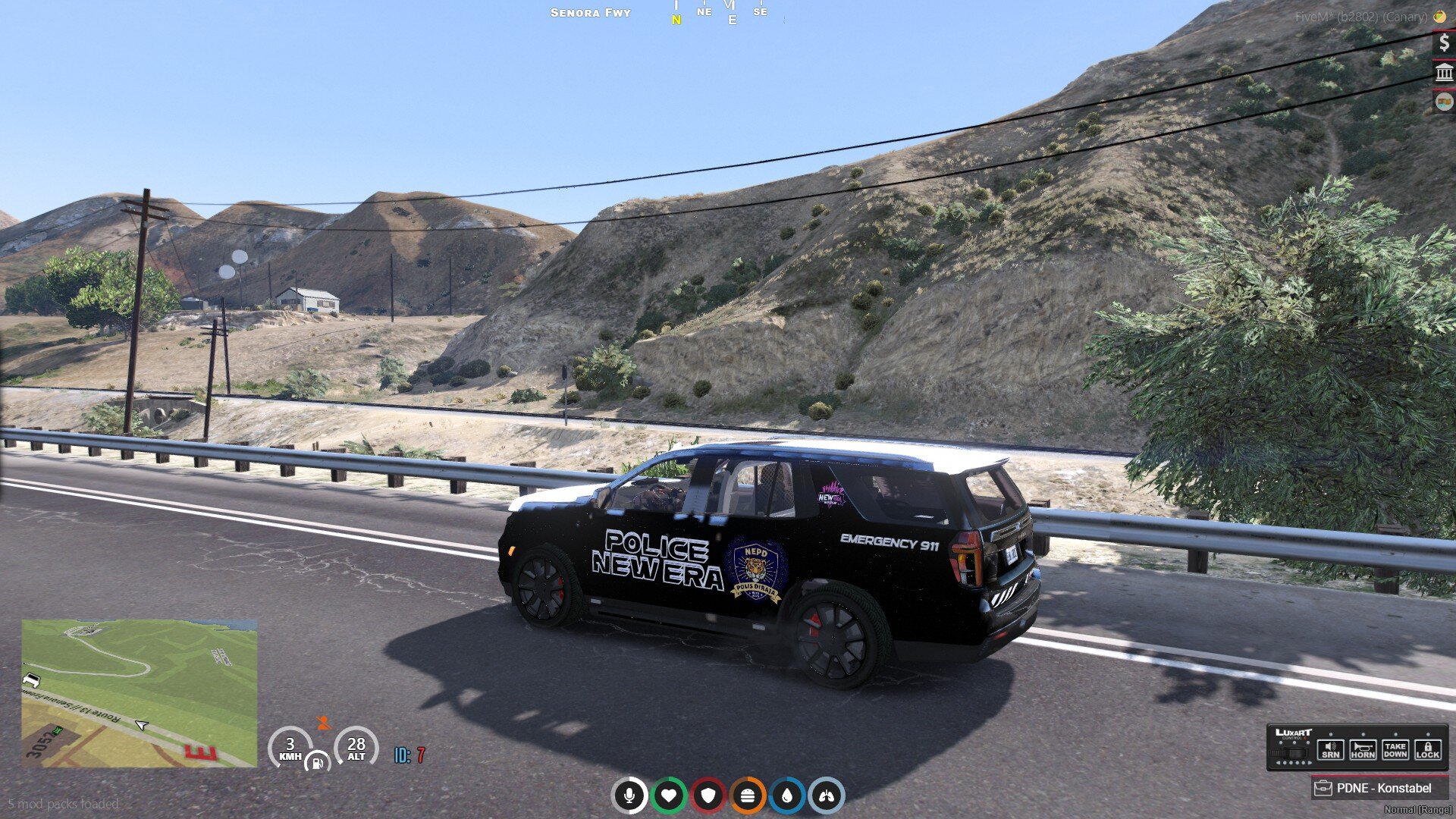Toggle the LOCK button on siren controller
1456x819 pixels.
pos(1427,750)
